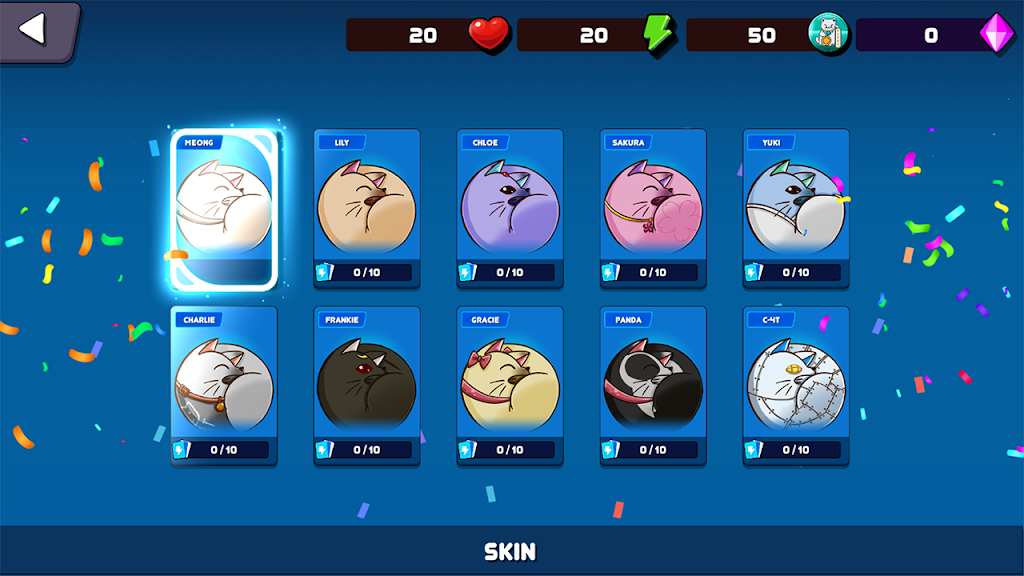Tap the red heart lives icon

point(489,34)
